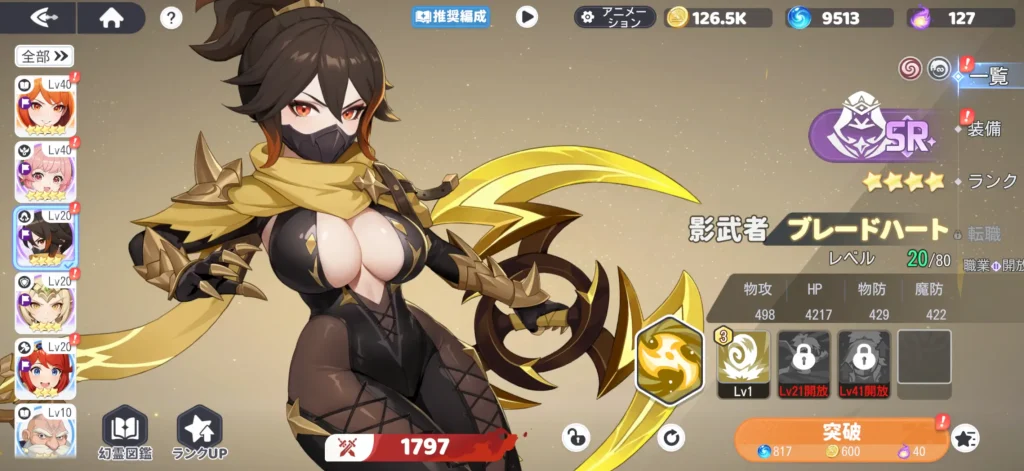Toggle the アニメーション setting

[615, 17]
